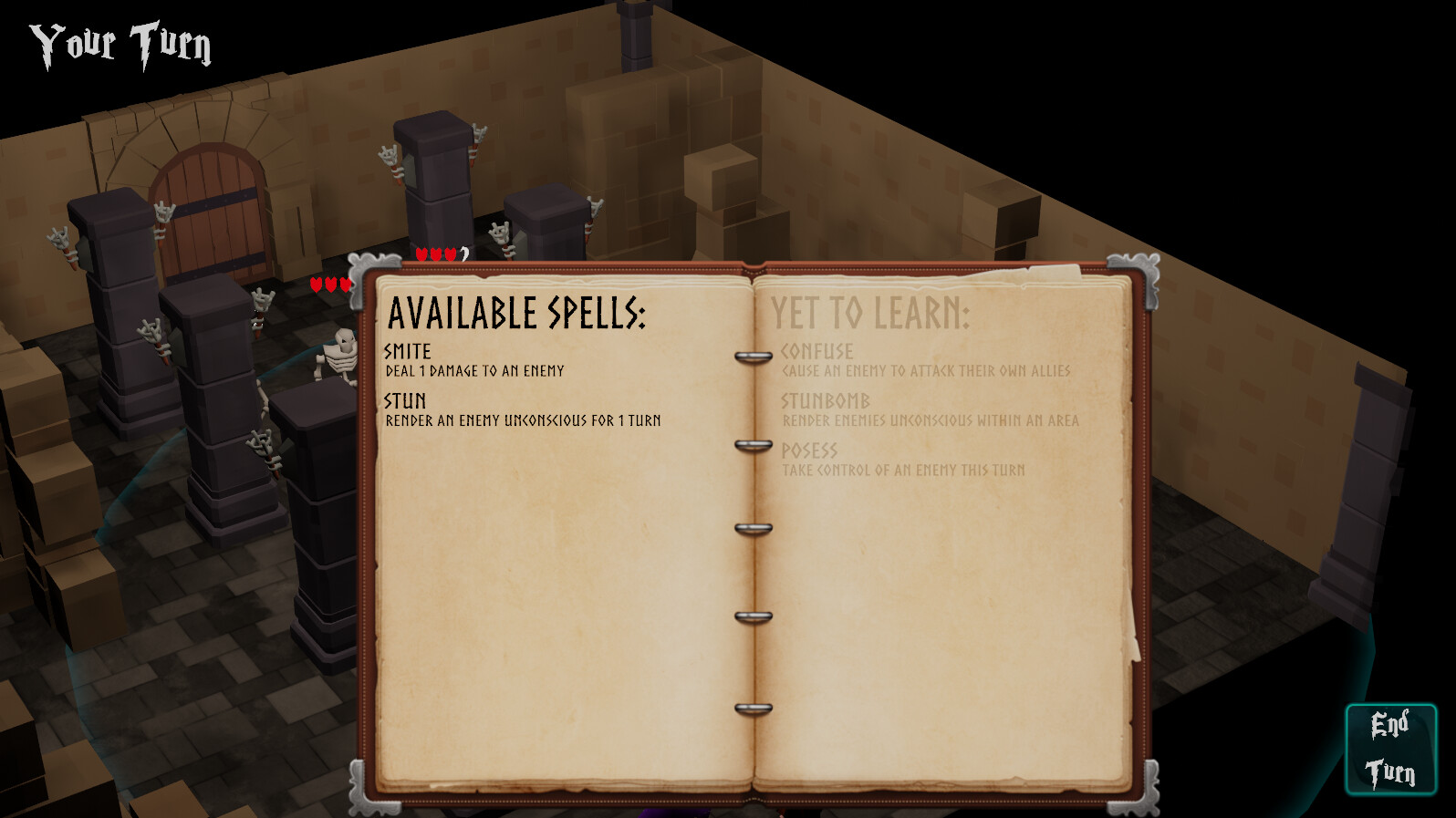Select the Smite spell
The width and height of the screenshot is (1456, 818).
pos(409,351)
